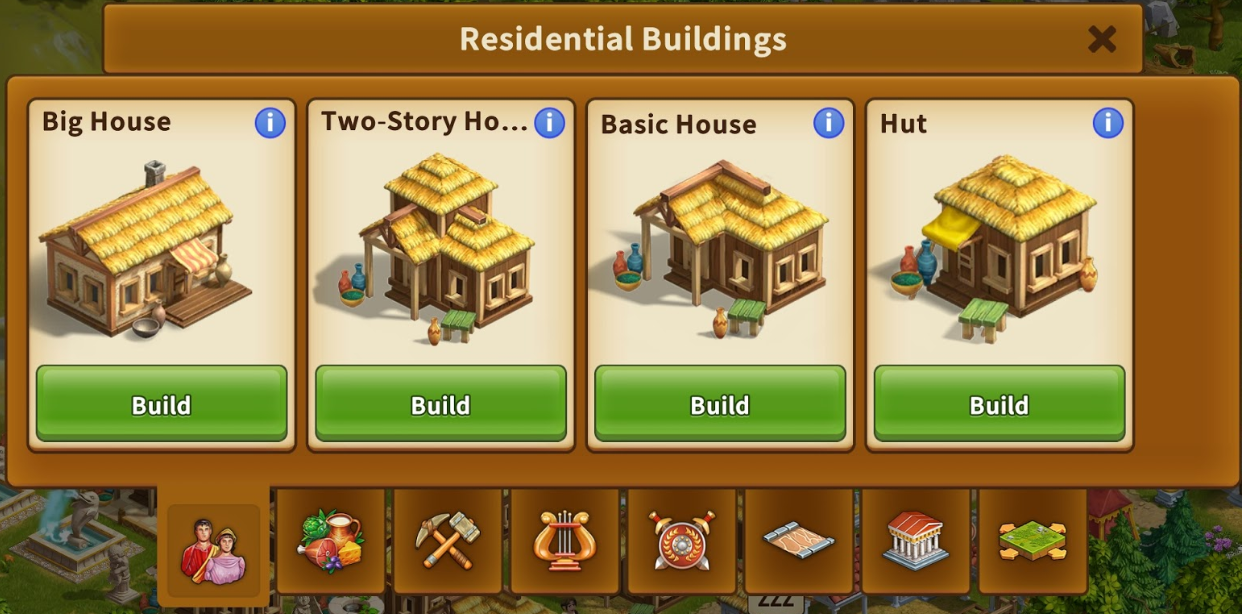Build the Two-Story House
Screen dimensions: 1242x614
pos(440,403)
